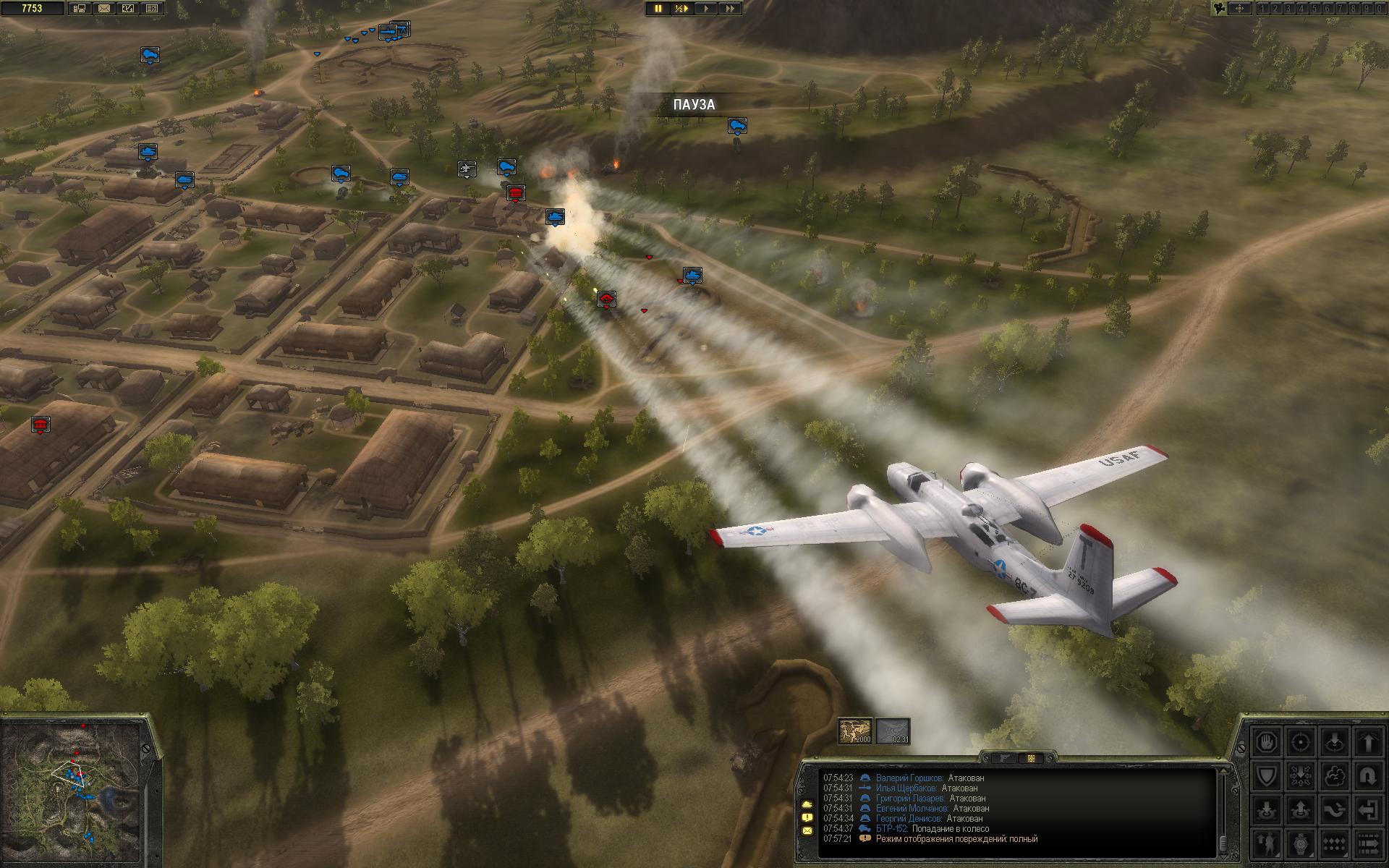1389x868 pixels.
Task: Toggle the pause button in speed controls
Action: [x=658, y=9]
